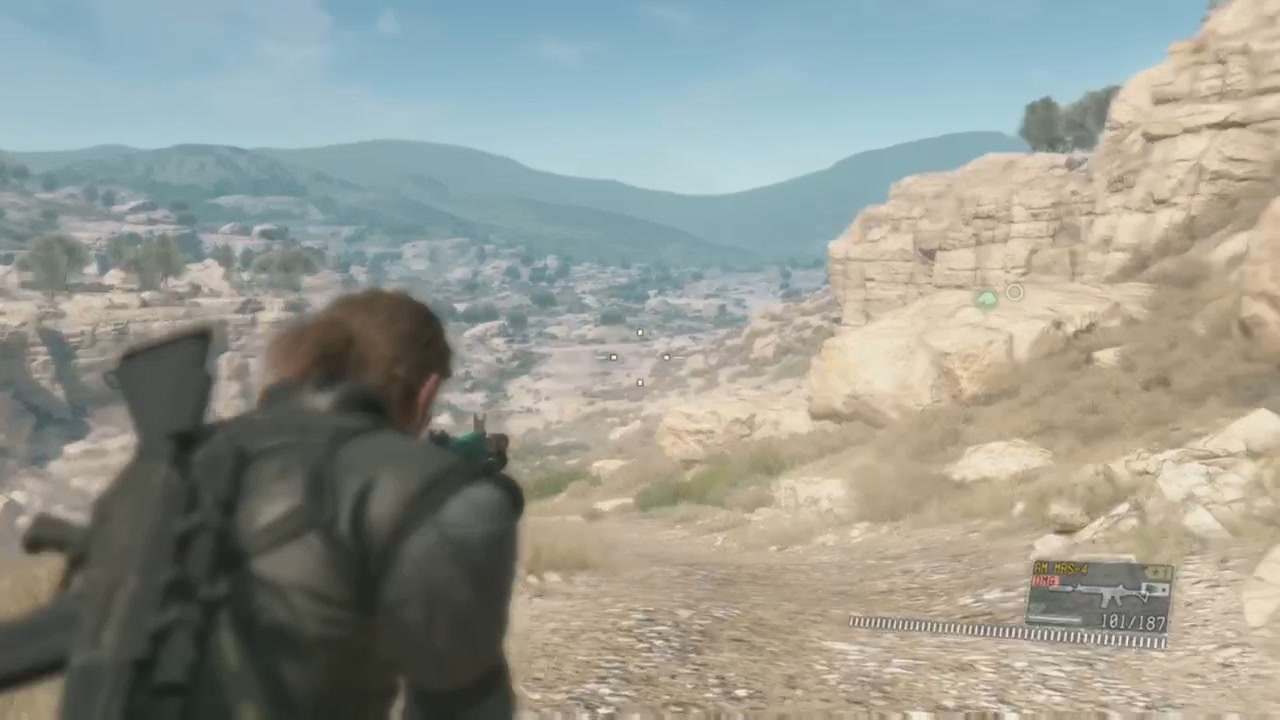
Task: Click the small marker below the center crosshair
Action: point(640,382)
